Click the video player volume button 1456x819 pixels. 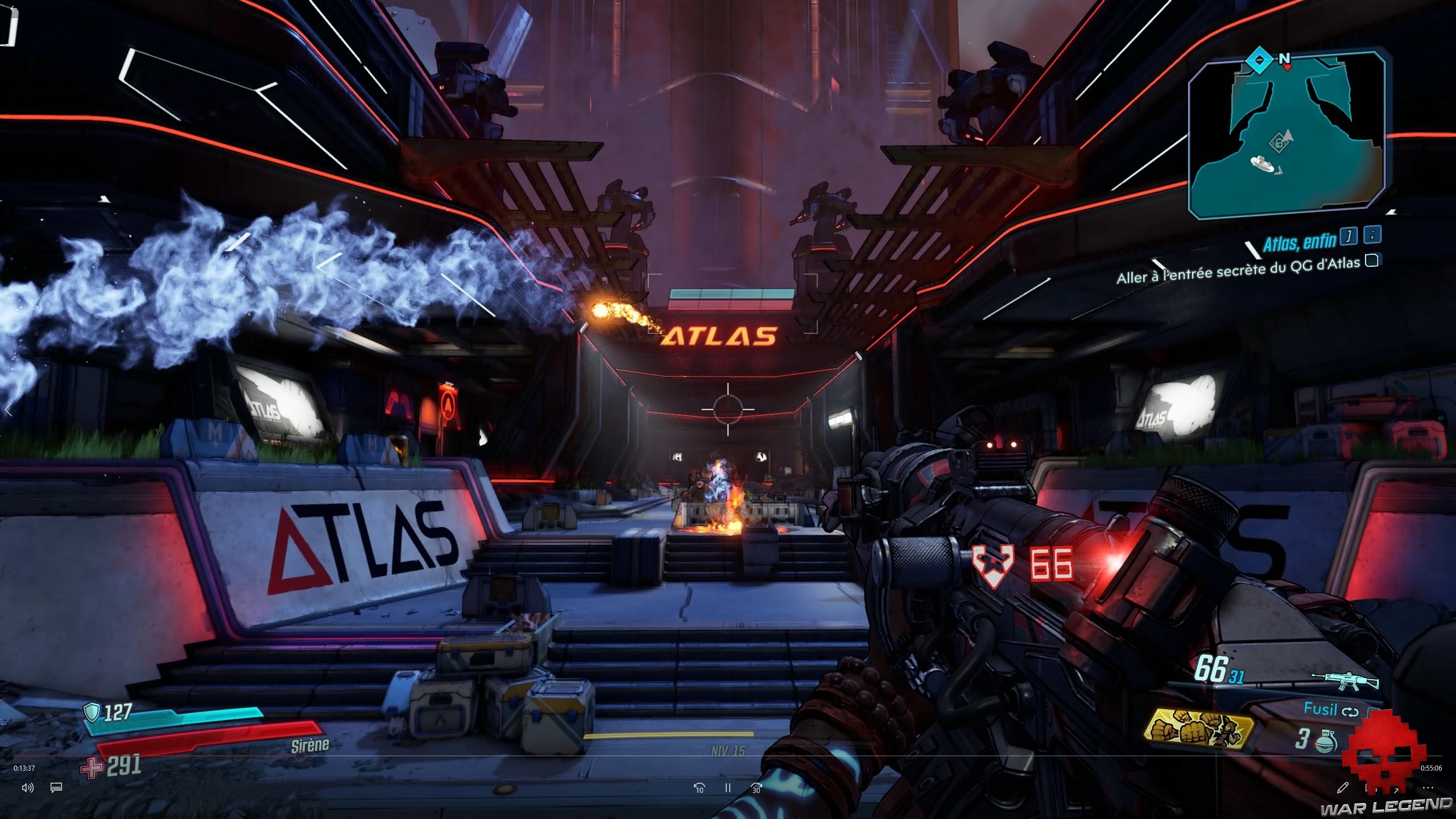(x=27, y=788)
